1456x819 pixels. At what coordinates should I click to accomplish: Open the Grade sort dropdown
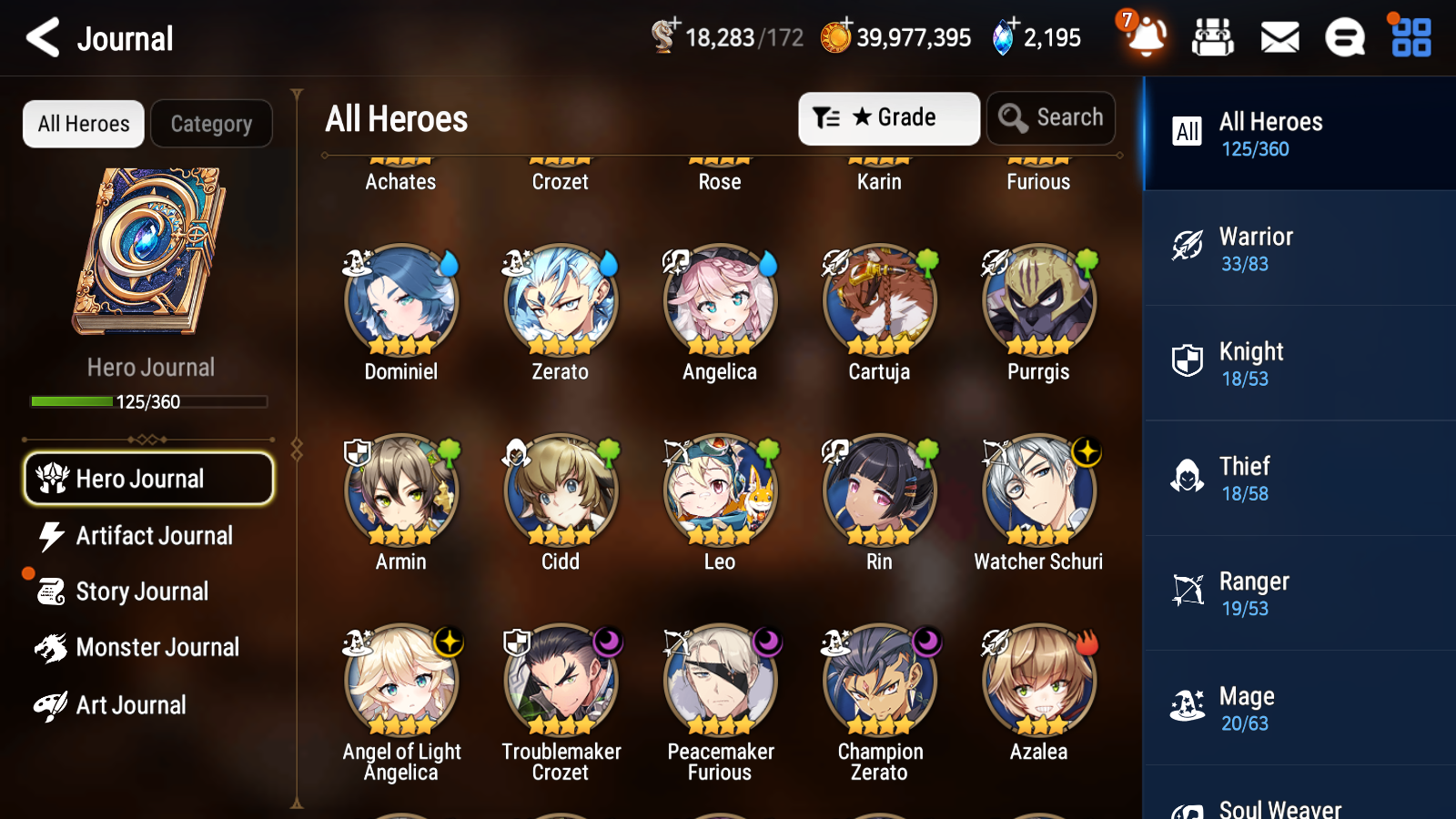pyautogui.click(x=888, y=117)
